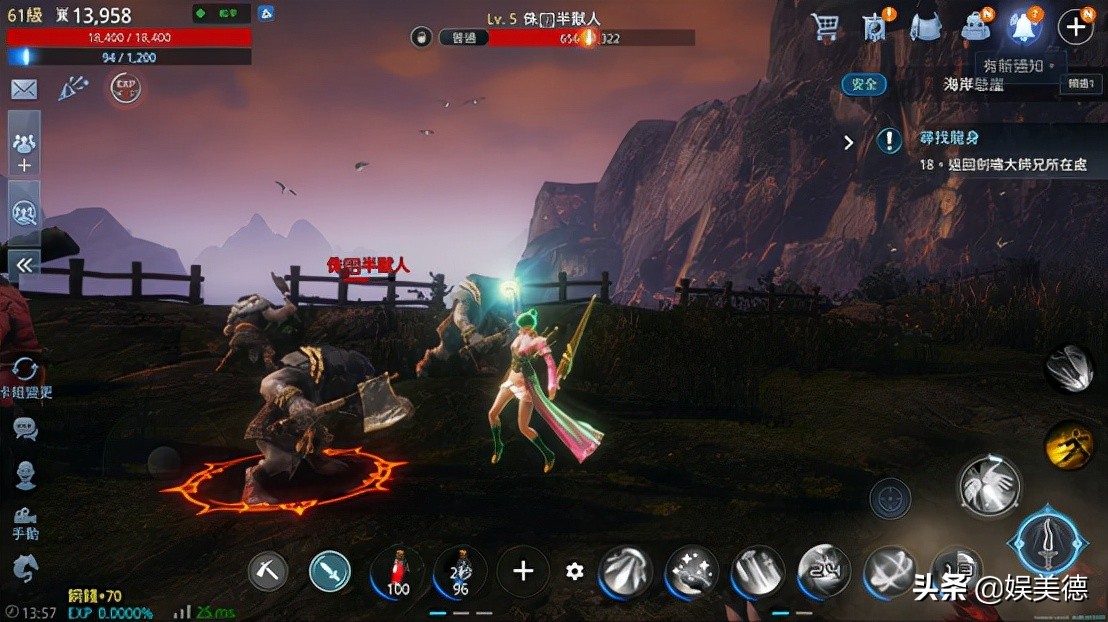Collapse the left panel with double arrows

click(x=24, y=265)
